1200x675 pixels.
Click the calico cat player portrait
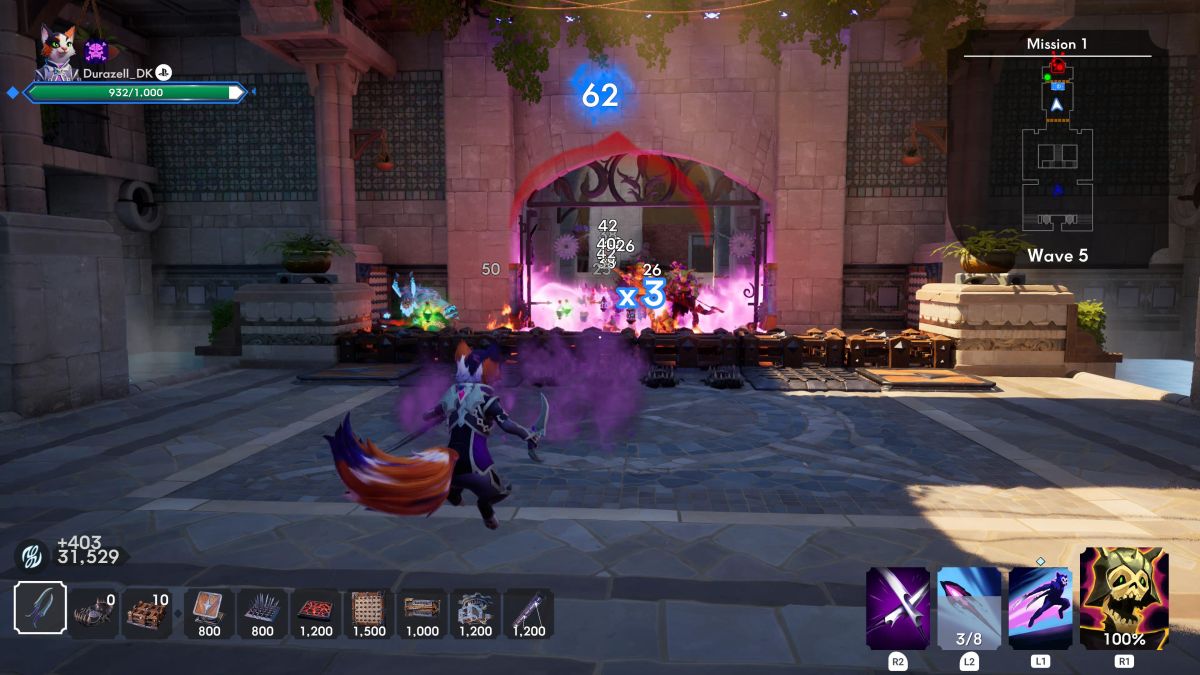[58, 48]
